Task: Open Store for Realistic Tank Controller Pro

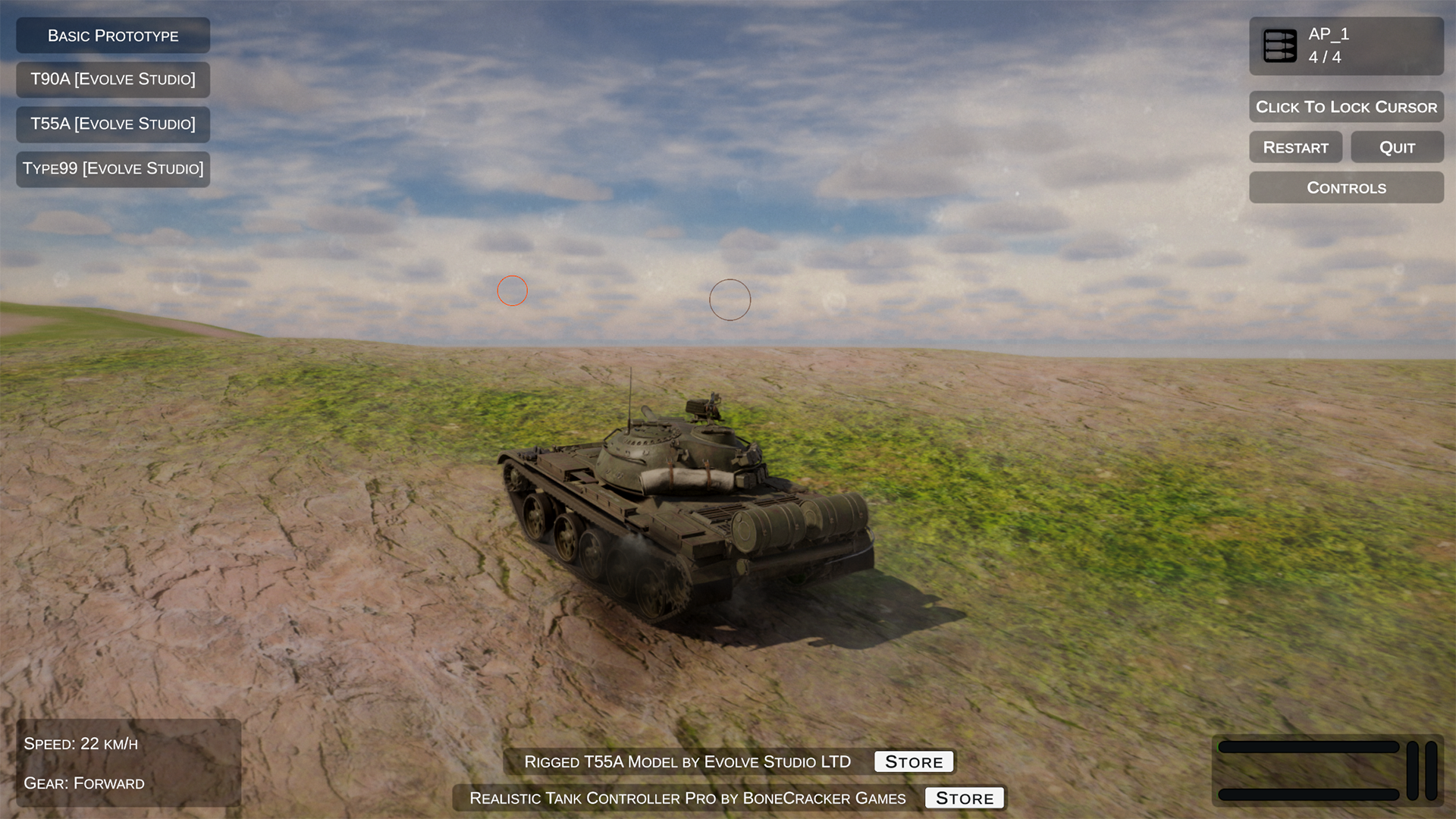Action: (x=965, y=798)
